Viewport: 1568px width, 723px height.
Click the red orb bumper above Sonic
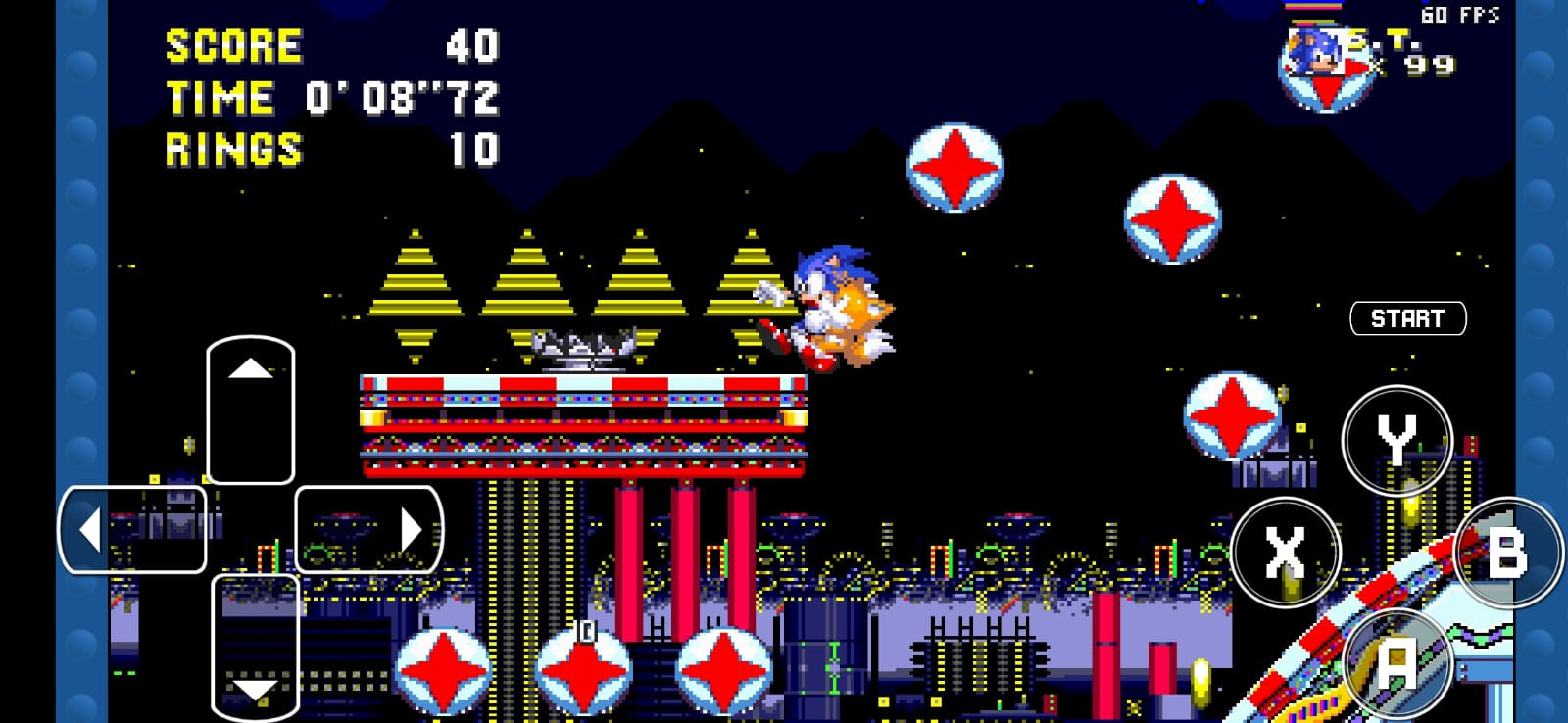(x=957, y=169)
